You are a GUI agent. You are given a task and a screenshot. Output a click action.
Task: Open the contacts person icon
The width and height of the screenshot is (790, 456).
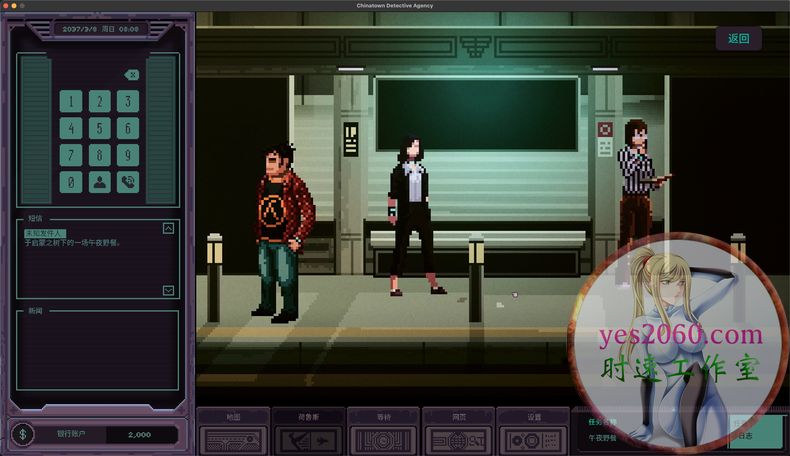tap(99, 182)
